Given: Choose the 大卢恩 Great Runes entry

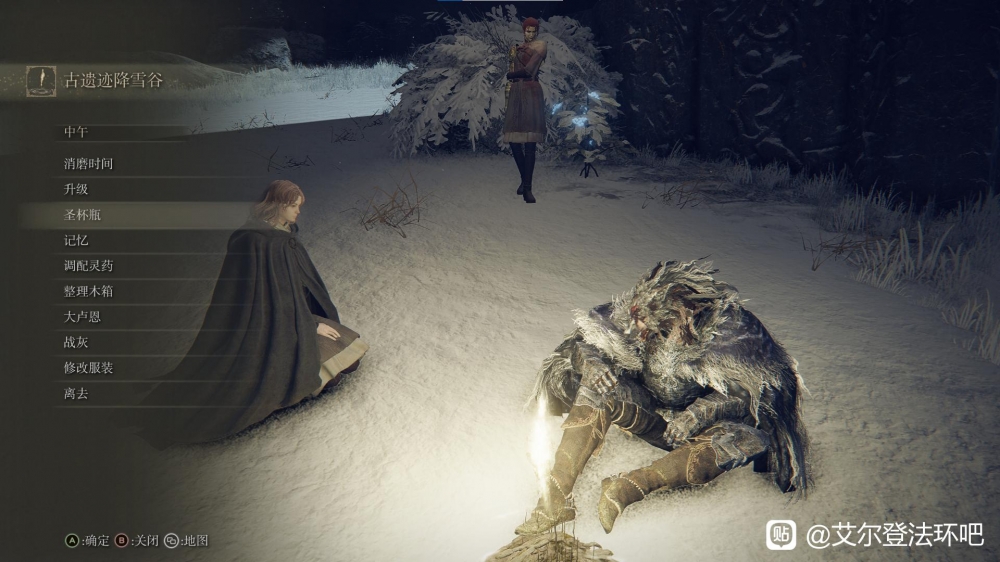Looking at the screenshot, I should point(82,317).
